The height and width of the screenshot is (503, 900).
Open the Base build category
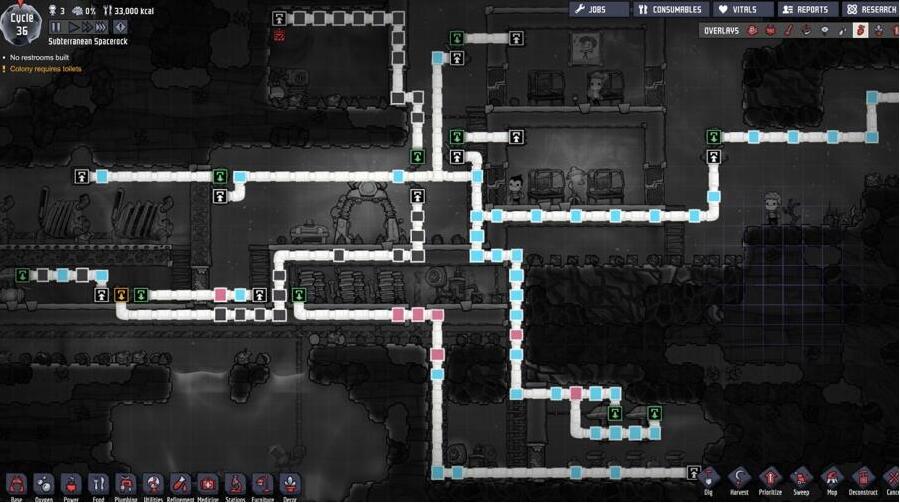(16, 484)
